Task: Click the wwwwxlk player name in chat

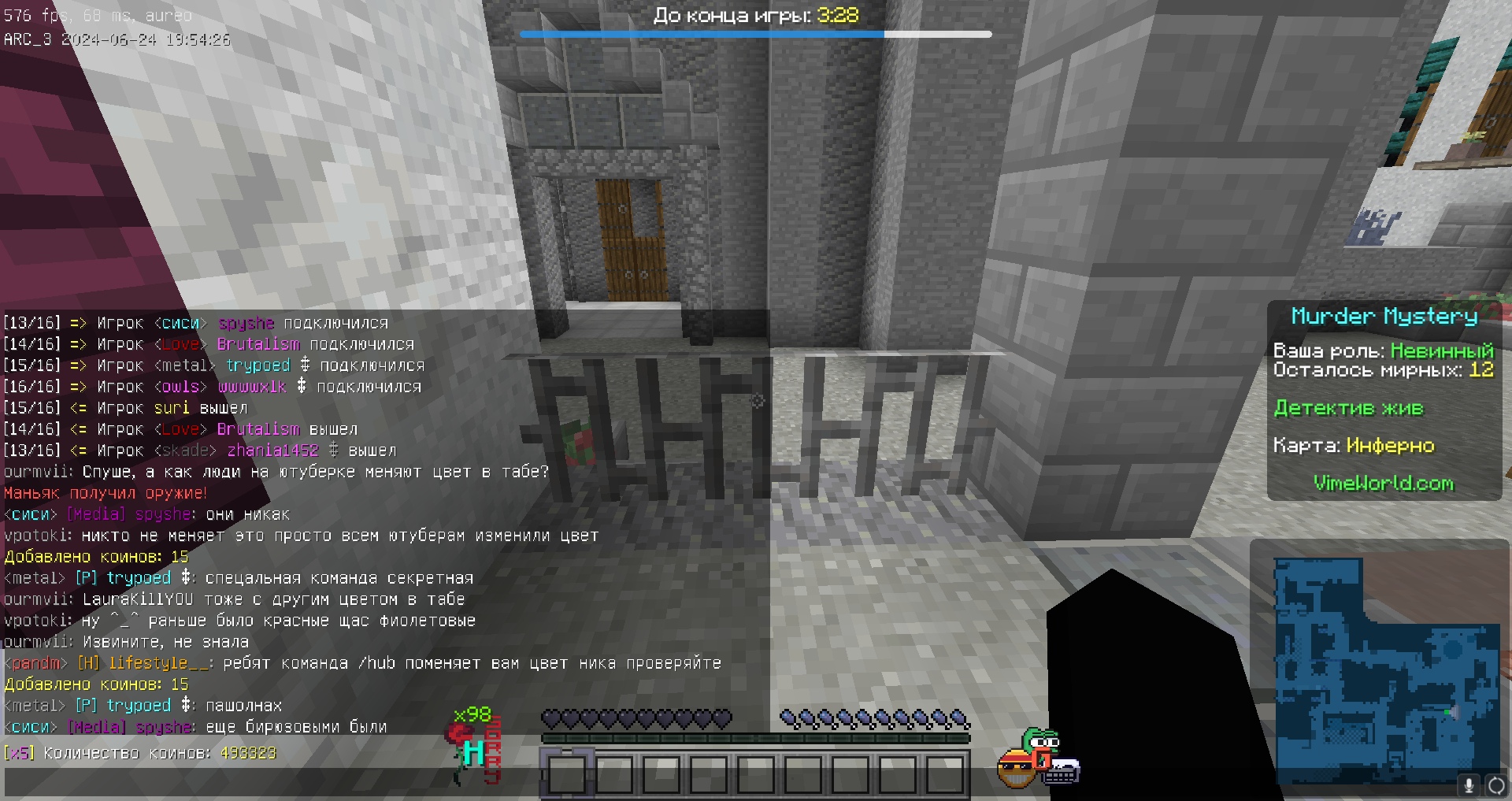Action: click(252, 387)
